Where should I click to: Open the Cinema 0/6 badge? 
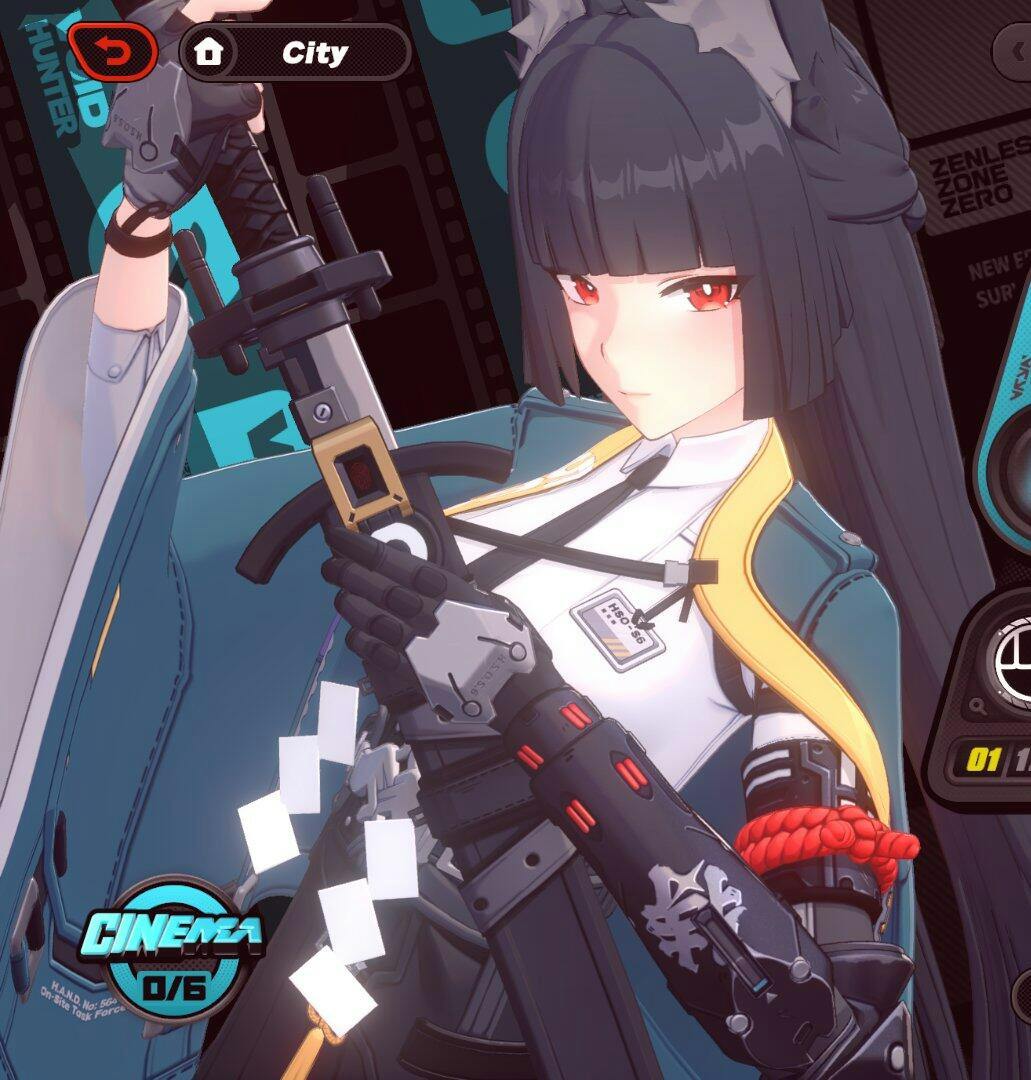(172, 946)
